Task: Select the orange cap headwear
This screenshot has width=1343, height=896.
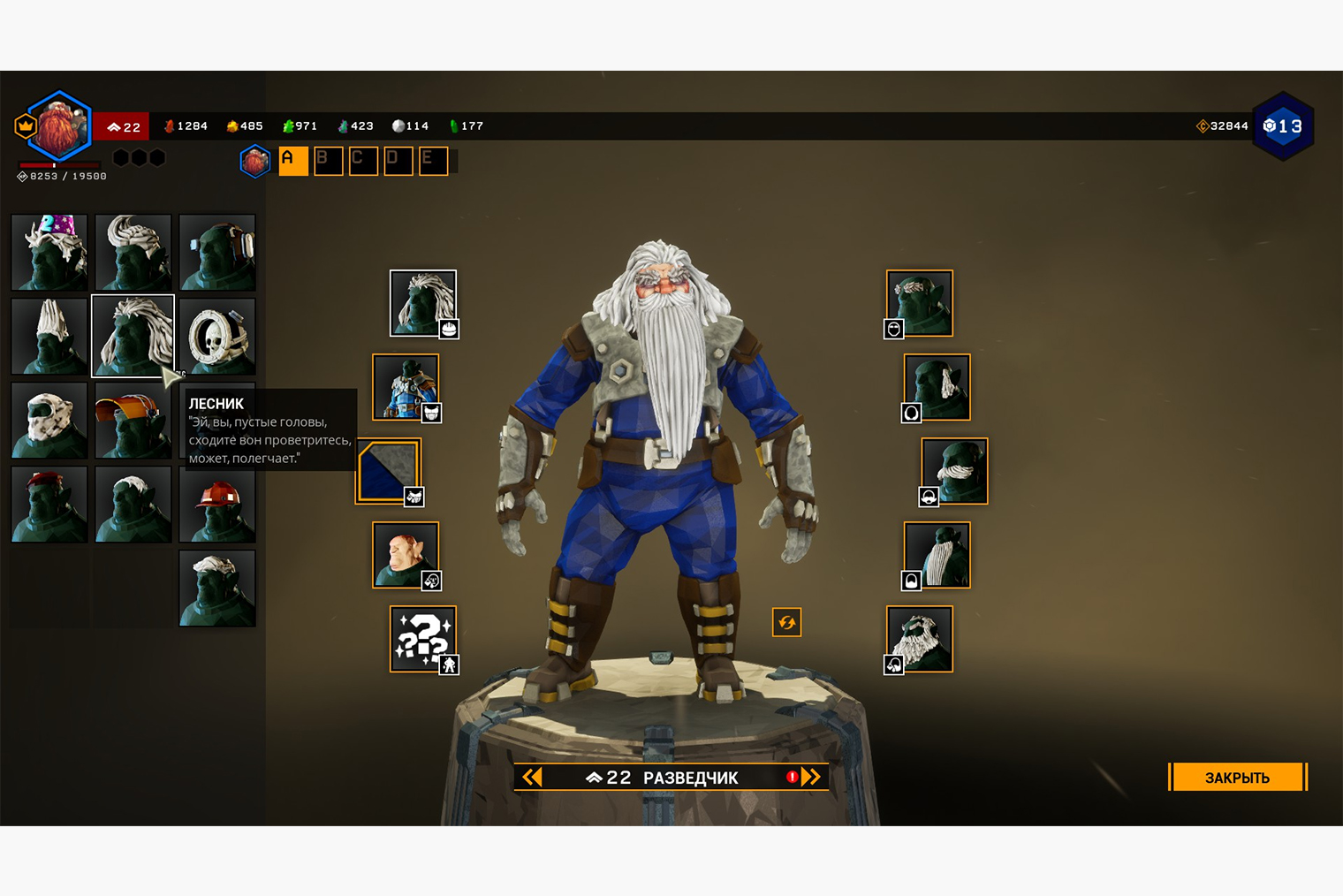Action: click(x=133, y=420)
